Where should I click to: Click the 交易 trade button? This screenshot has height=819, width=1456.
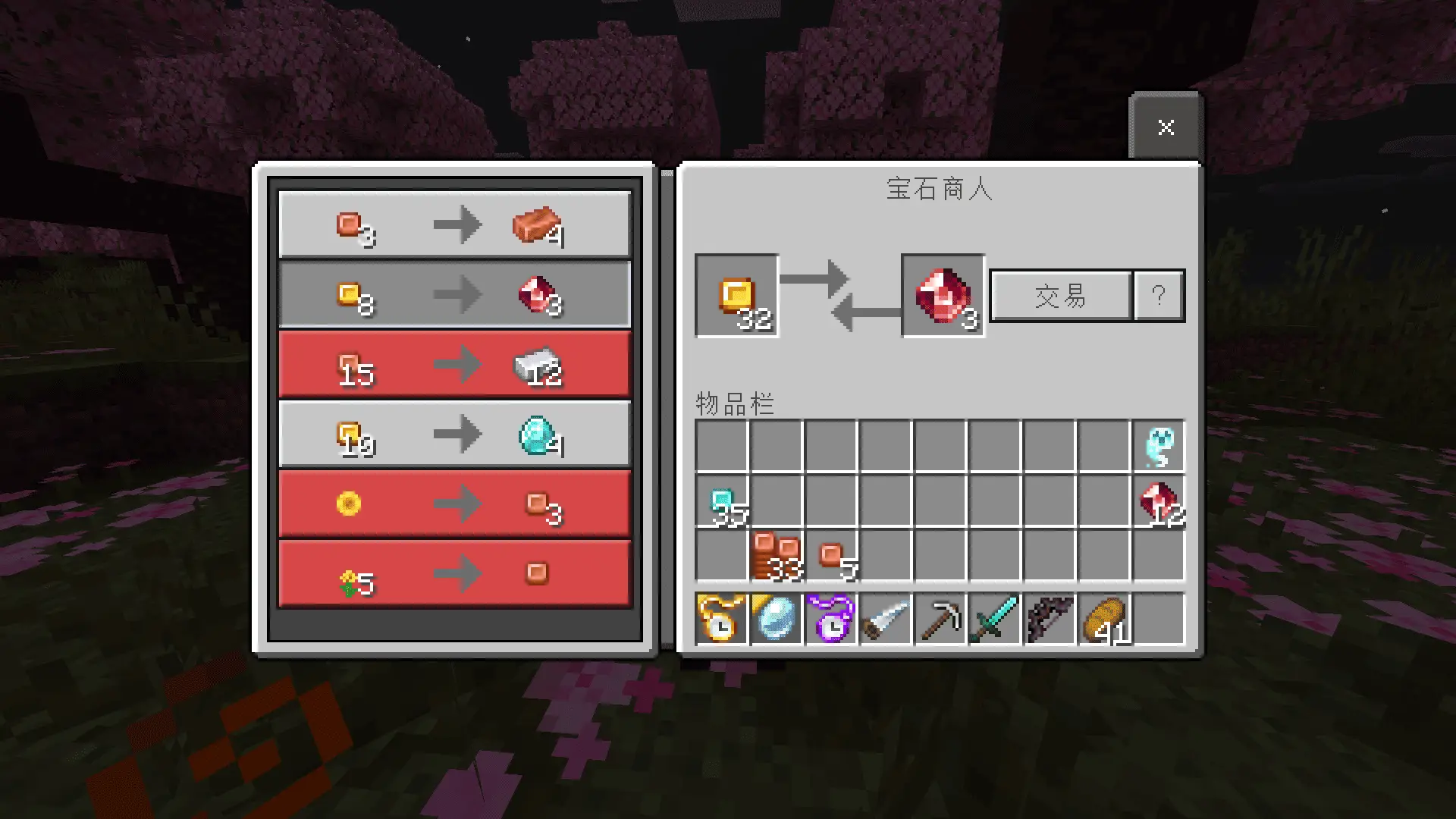(1060, 296)
